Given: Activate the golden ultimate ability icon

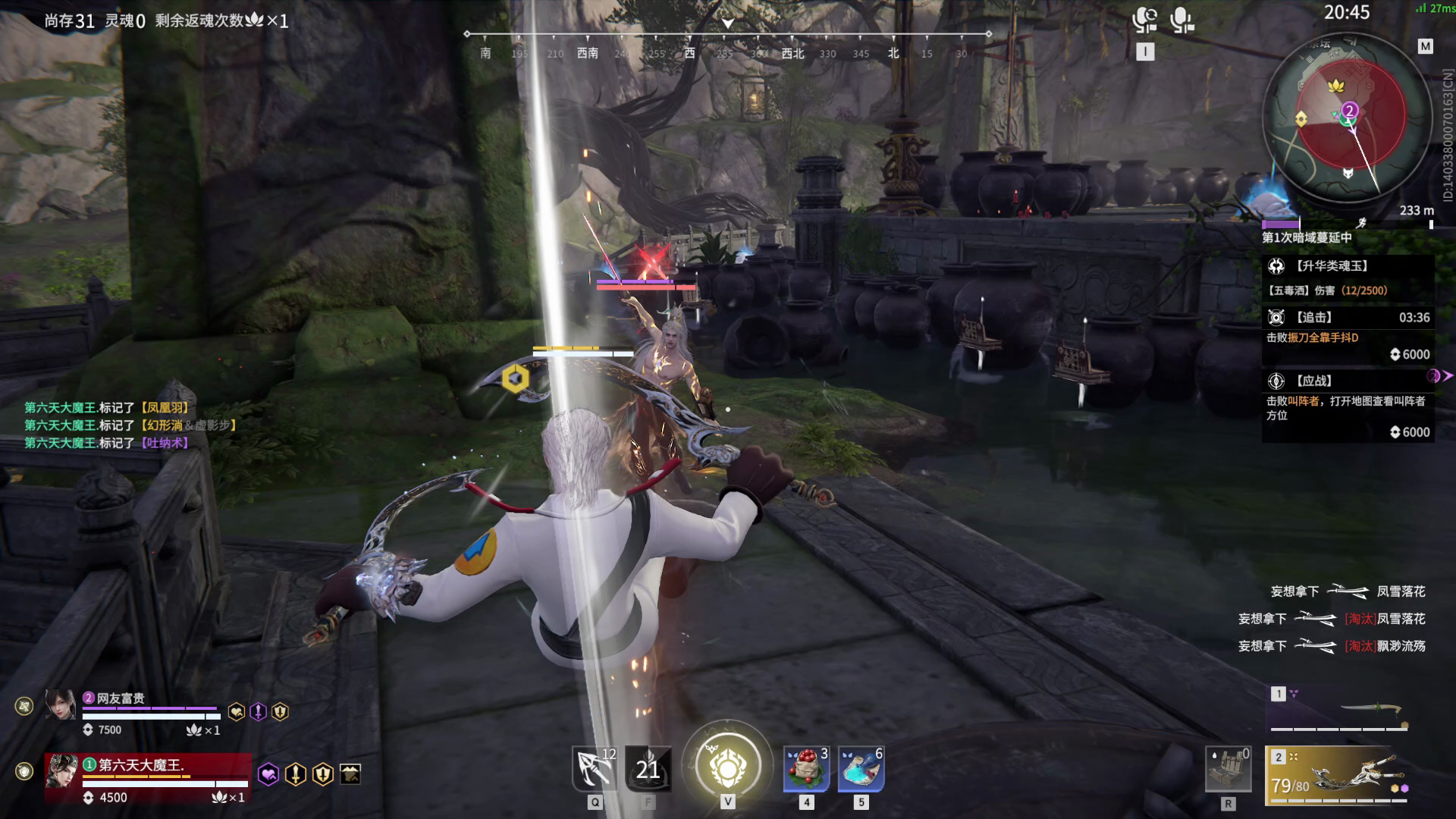Looking at the screenshot, I should (727, 767).
